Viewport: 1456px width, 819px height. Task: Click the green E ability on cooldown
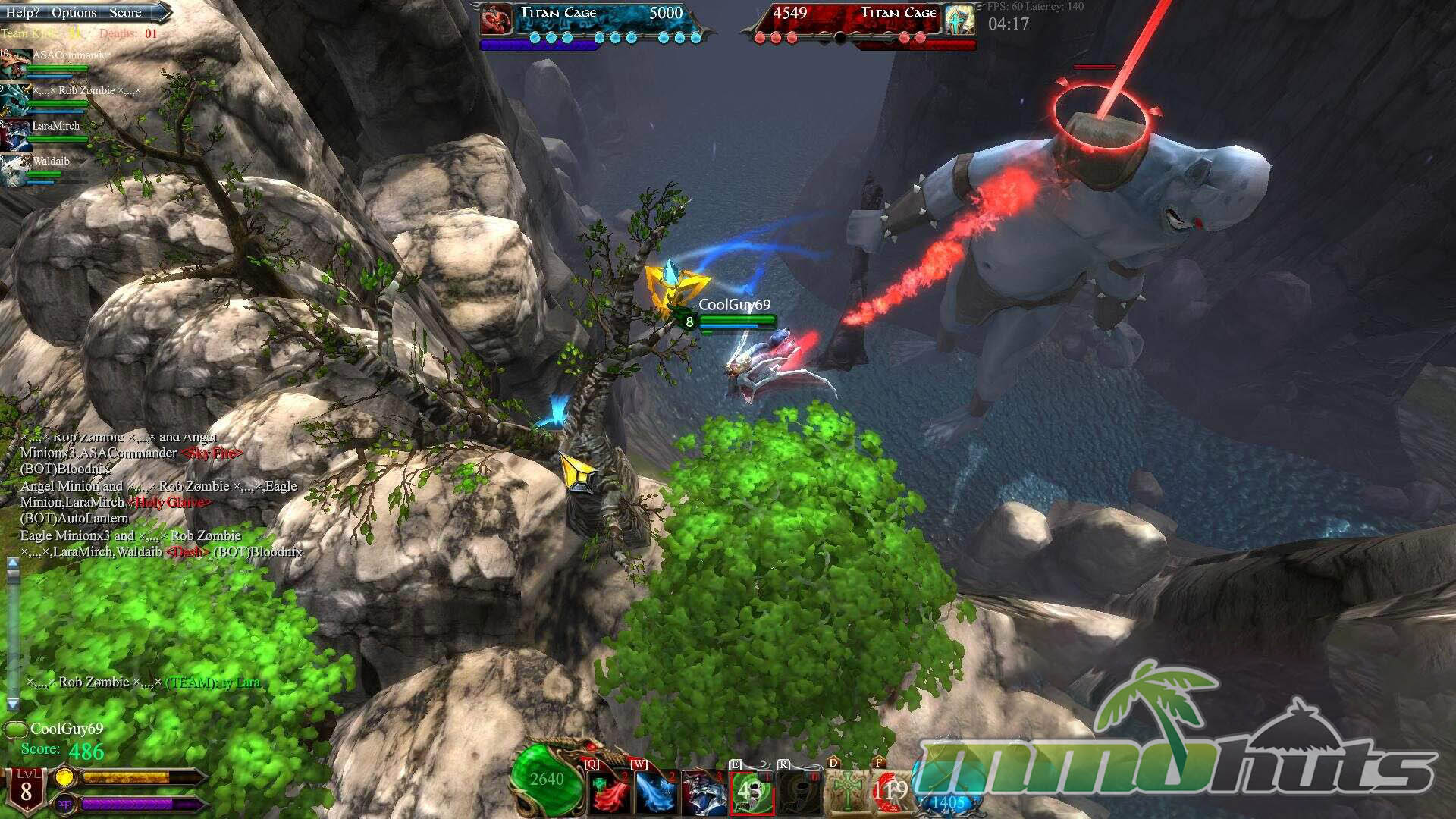click(x=751, y=792)
